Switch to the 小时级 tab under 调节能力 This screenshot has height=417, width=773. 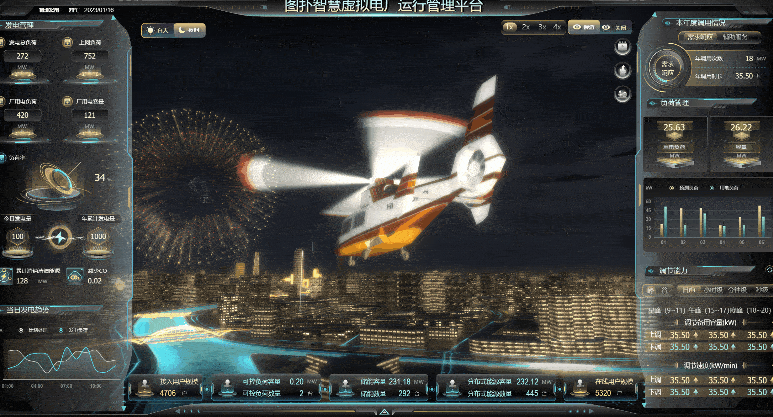(x=712, y=290)
